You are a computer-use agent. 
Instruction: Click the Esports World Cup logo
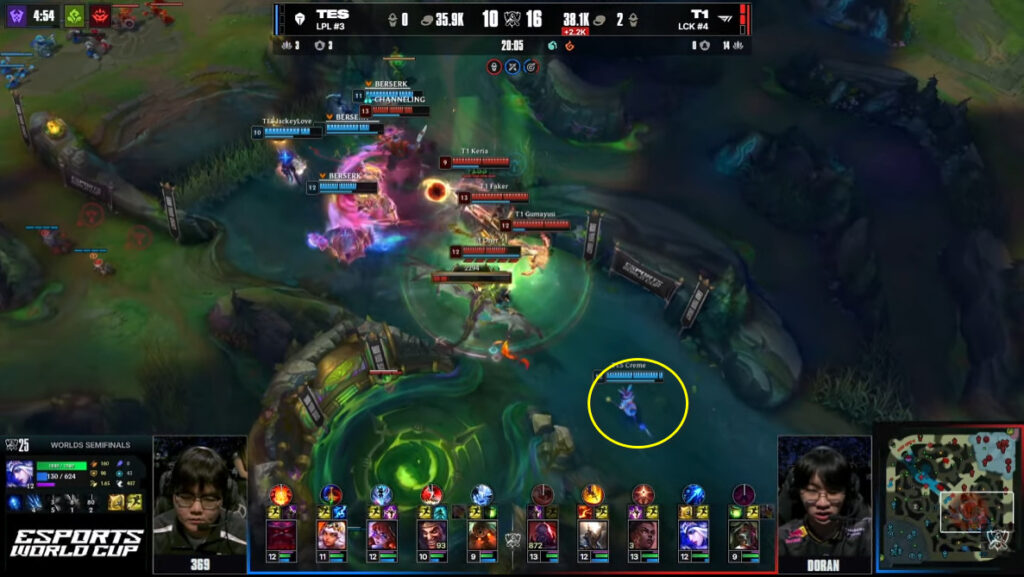click(x=76, y=542)
